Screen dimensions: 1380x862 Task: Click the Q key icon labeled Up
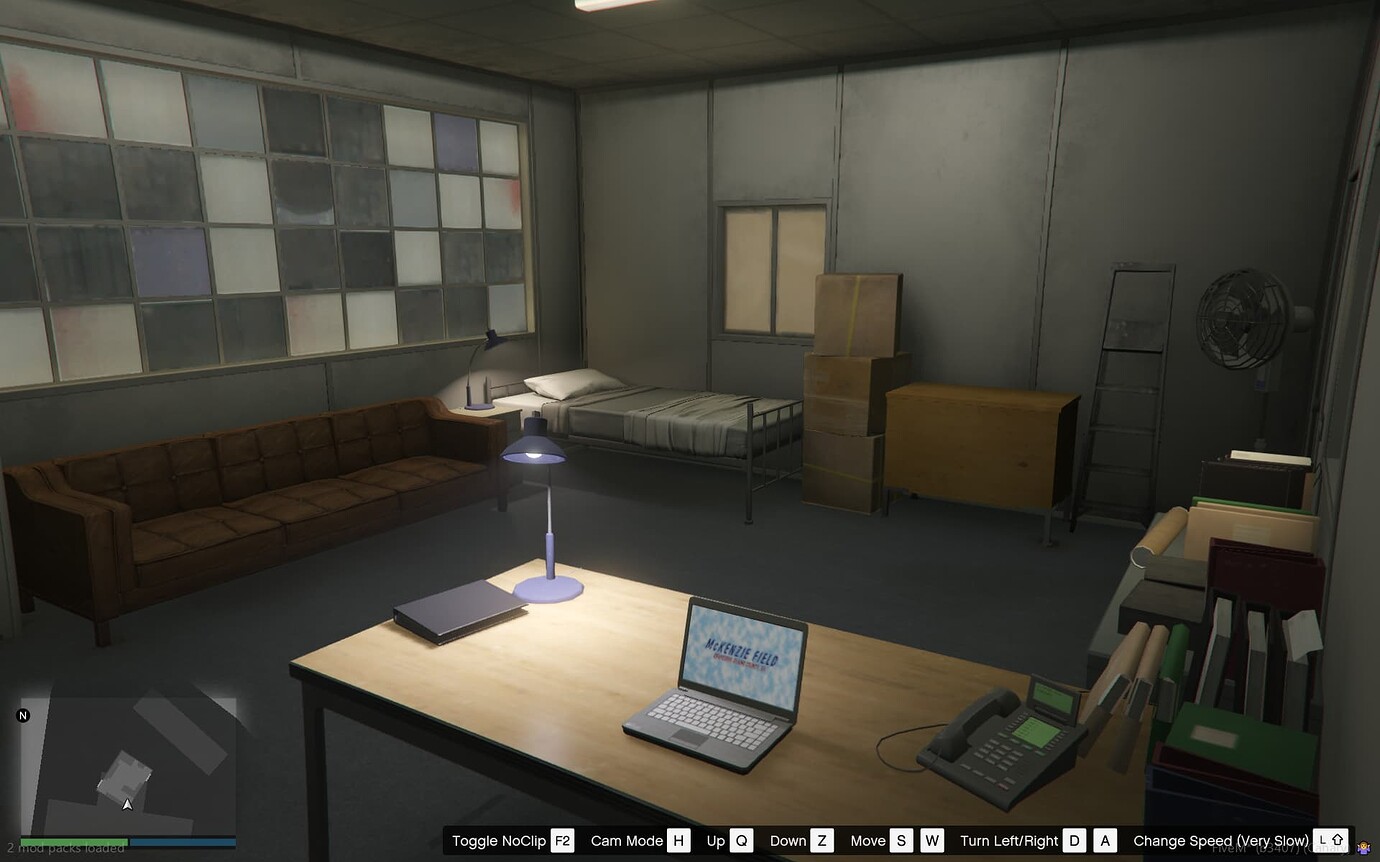click(741, 840)
